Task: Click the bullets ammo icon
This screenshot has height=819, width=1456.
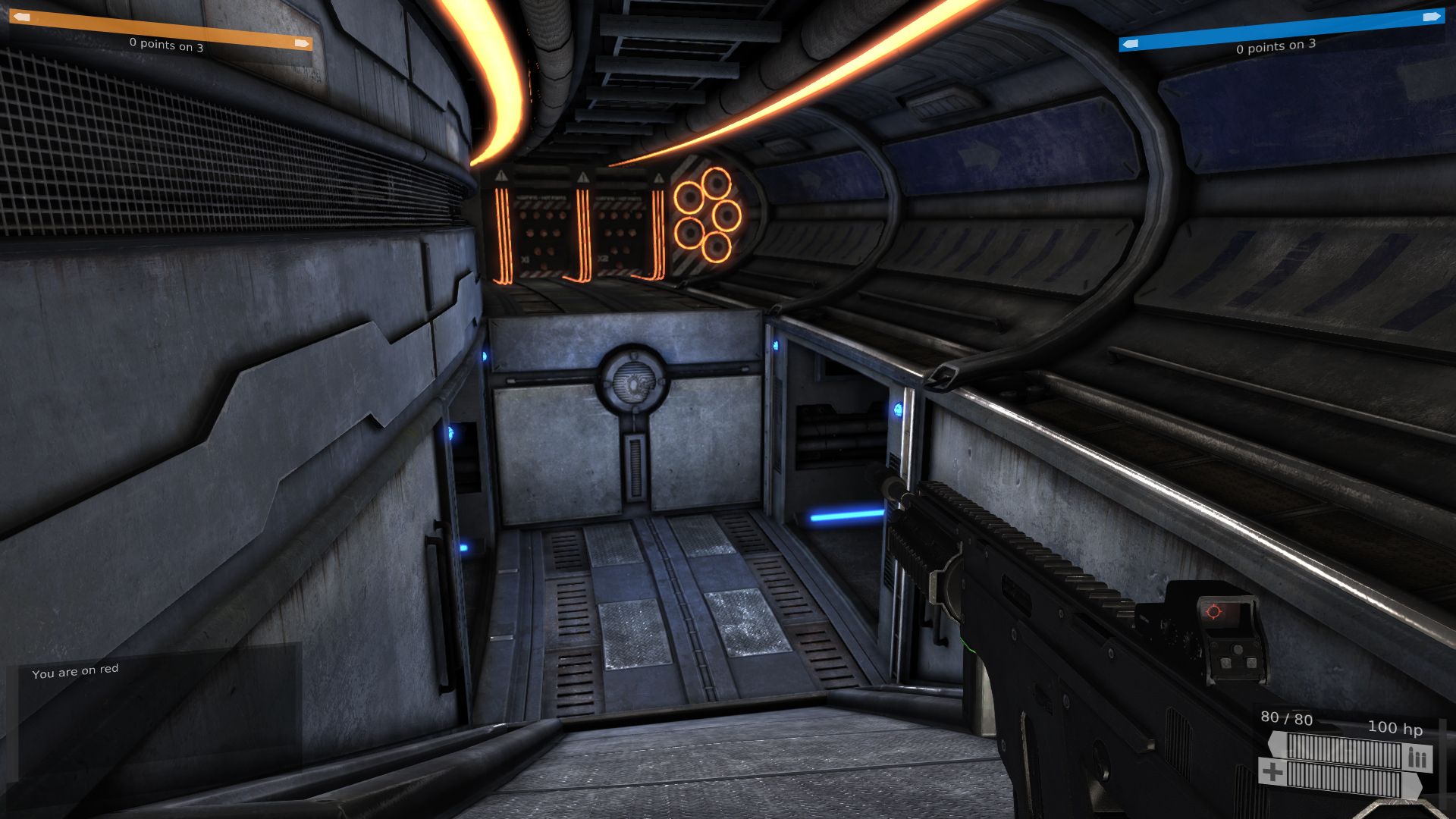Action: [x=1417, y=758]
